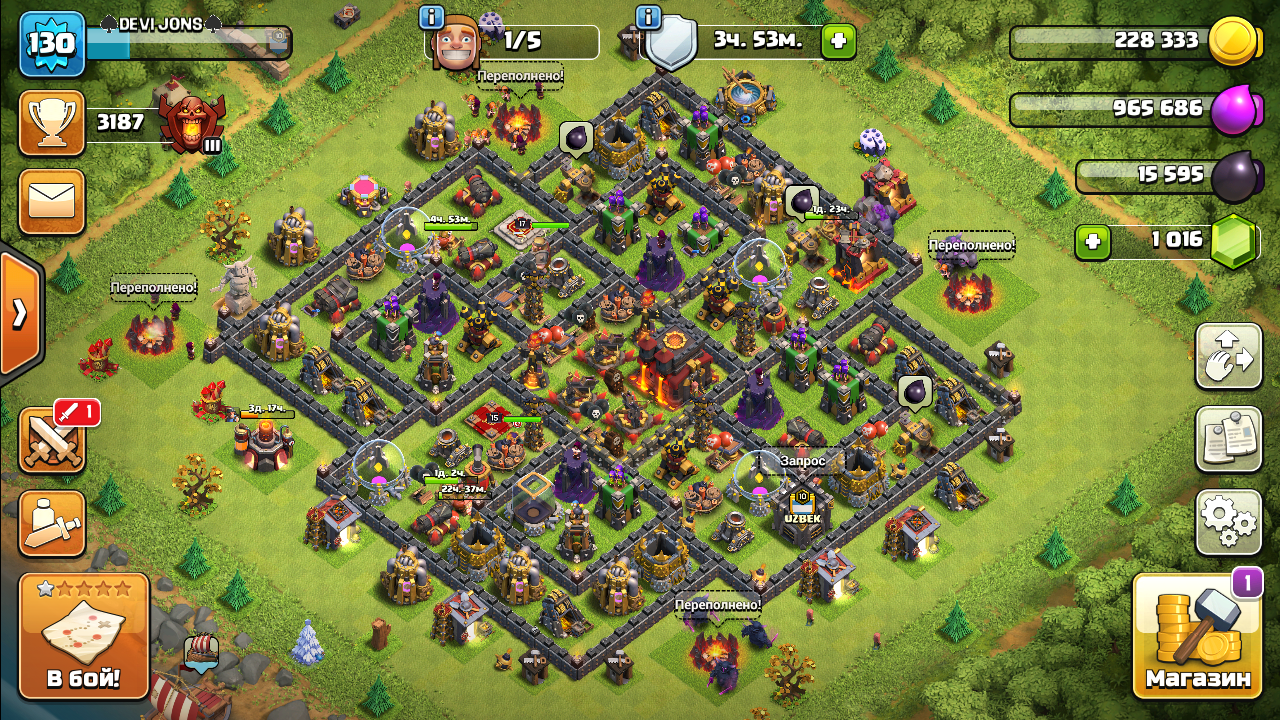The width and height of the screenshot is (1280, 720).
Task: Buy gems with the green plus
Action: [1093, 242]
